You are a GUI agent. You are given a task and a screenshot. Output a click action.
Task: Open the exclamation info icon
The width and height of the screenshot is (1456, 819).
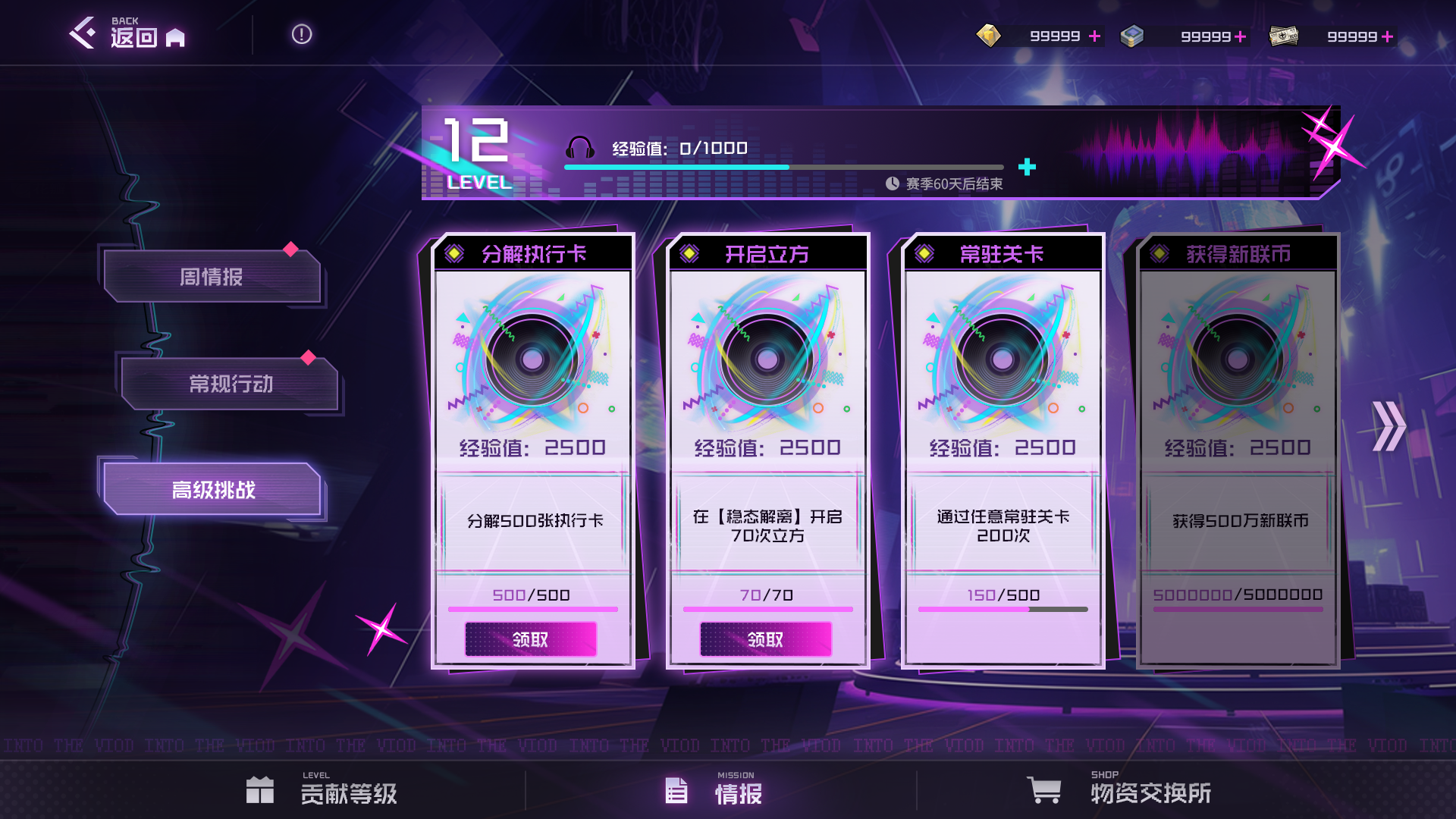coord(302,34)
